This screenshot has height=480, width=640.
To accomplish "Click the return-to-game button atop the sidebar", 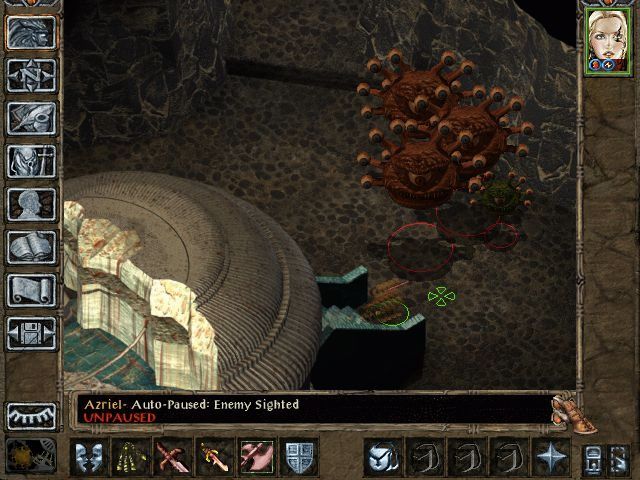I will point(32,32).
